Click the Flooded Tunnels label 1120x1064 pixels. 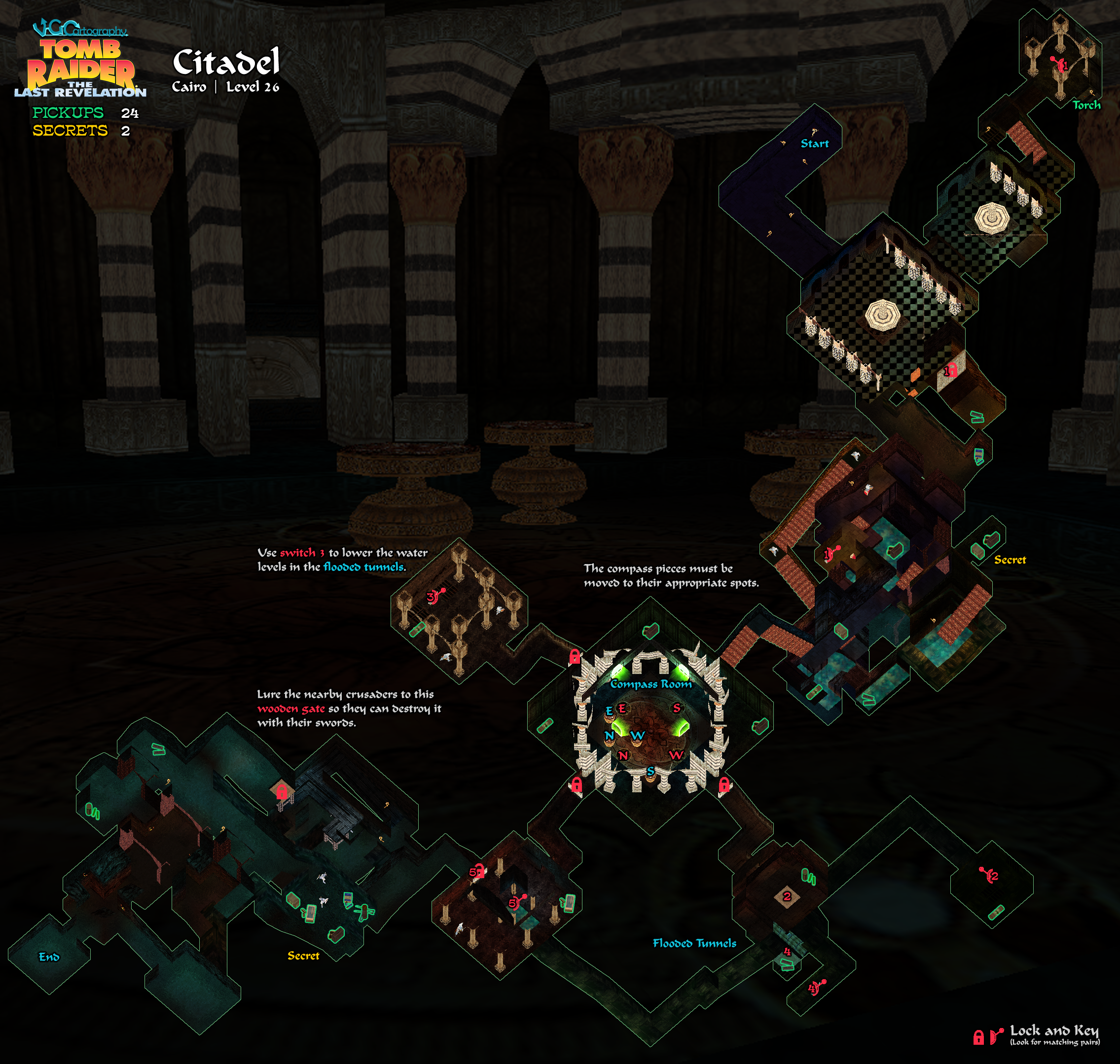coord(694,943)
